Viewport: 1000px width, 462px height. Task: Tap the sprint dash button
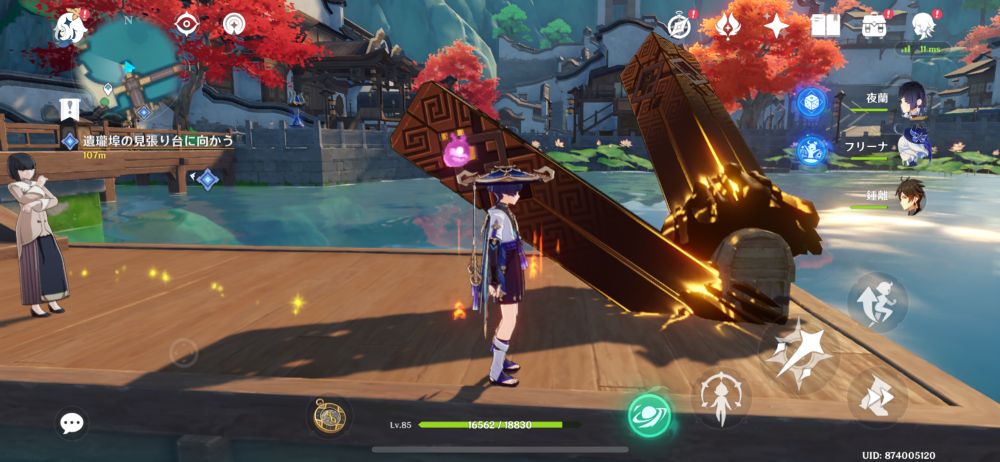pyautogui.click(x=877, y=399)
